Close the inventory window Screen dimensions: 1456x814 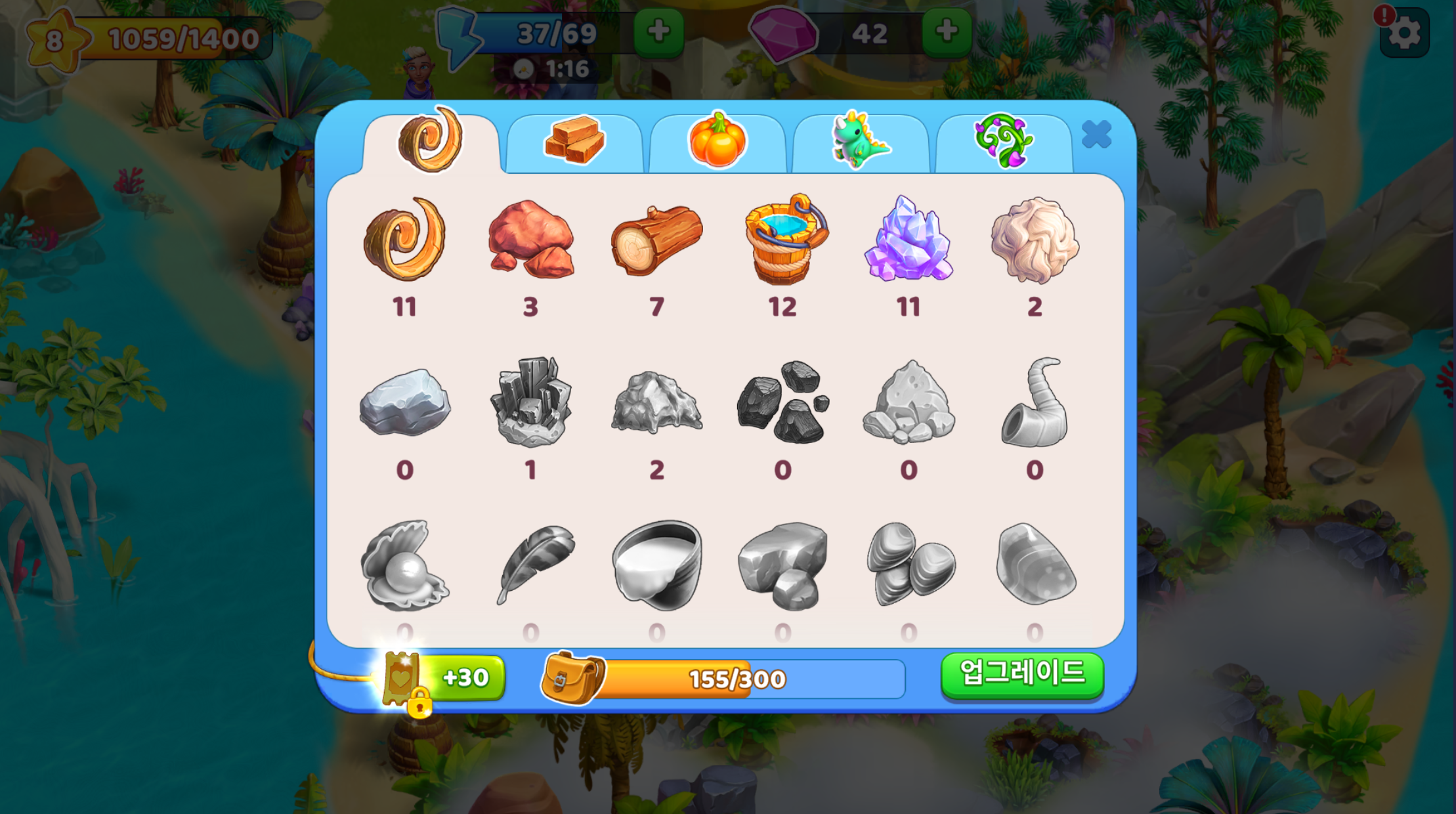[1096, 135]
